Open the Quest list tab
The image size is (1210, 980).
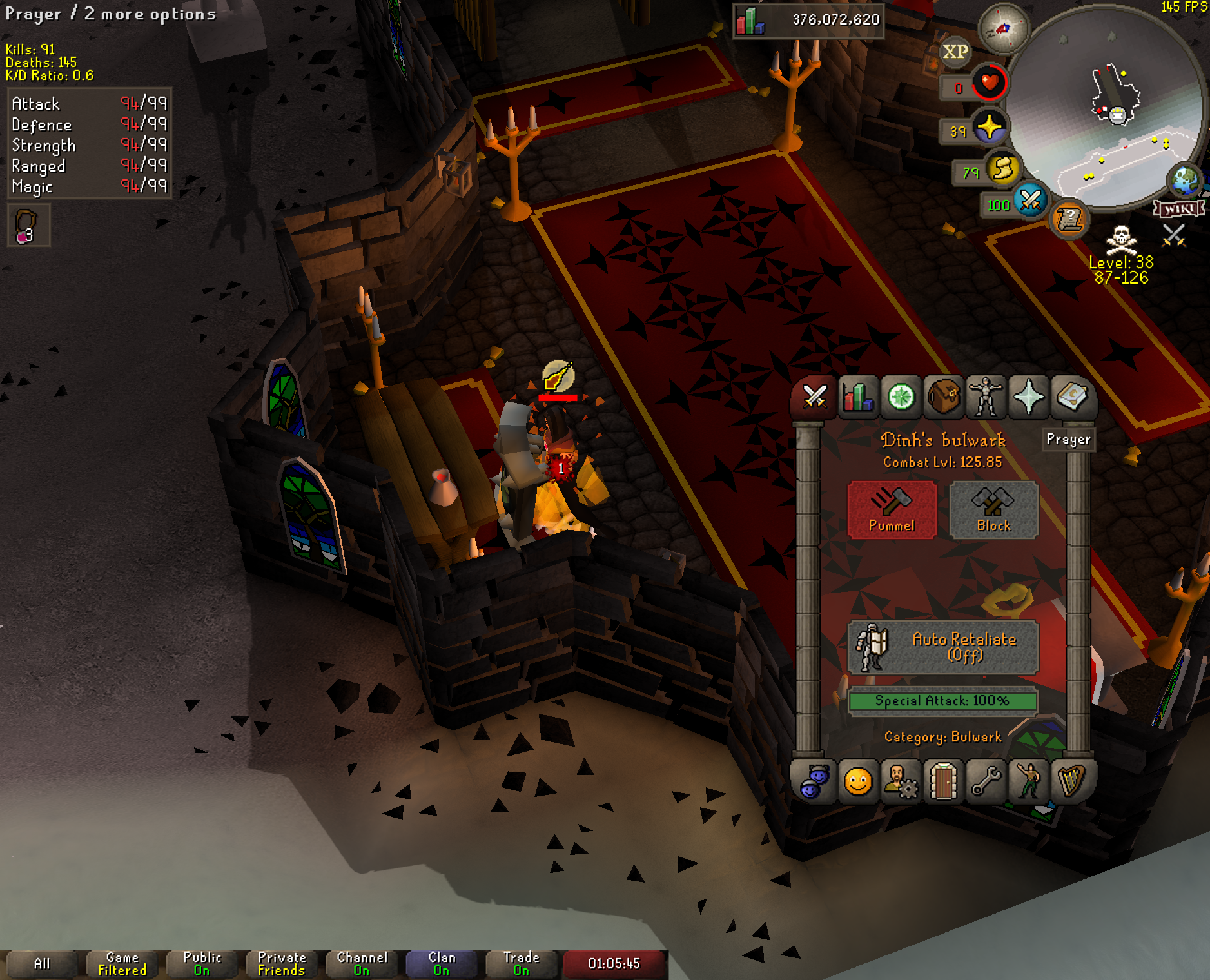(x=901, y=397)
